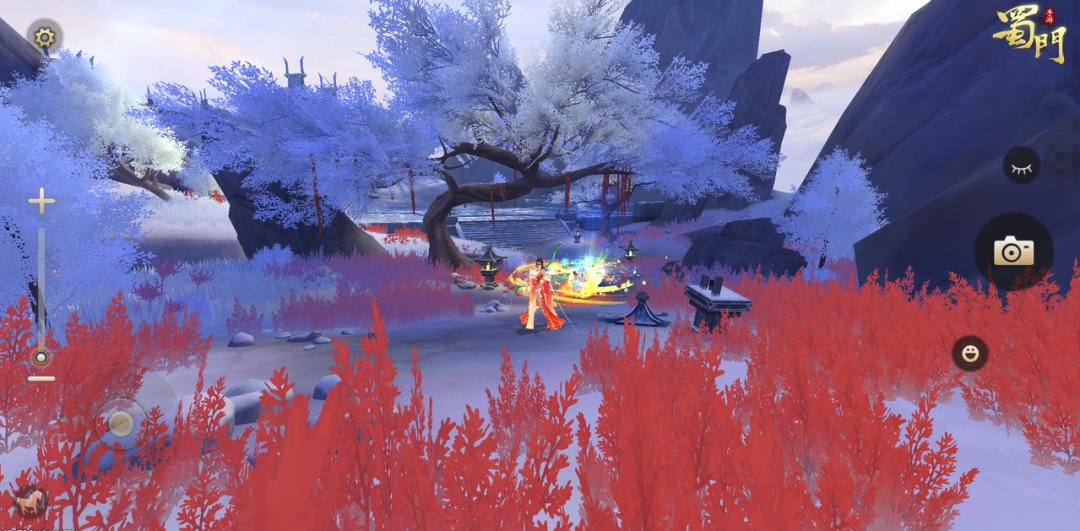The height and width of the screenshot is (531, 1080).
Task: Zoom out with the minus button
Action: (x=41, y=379)
